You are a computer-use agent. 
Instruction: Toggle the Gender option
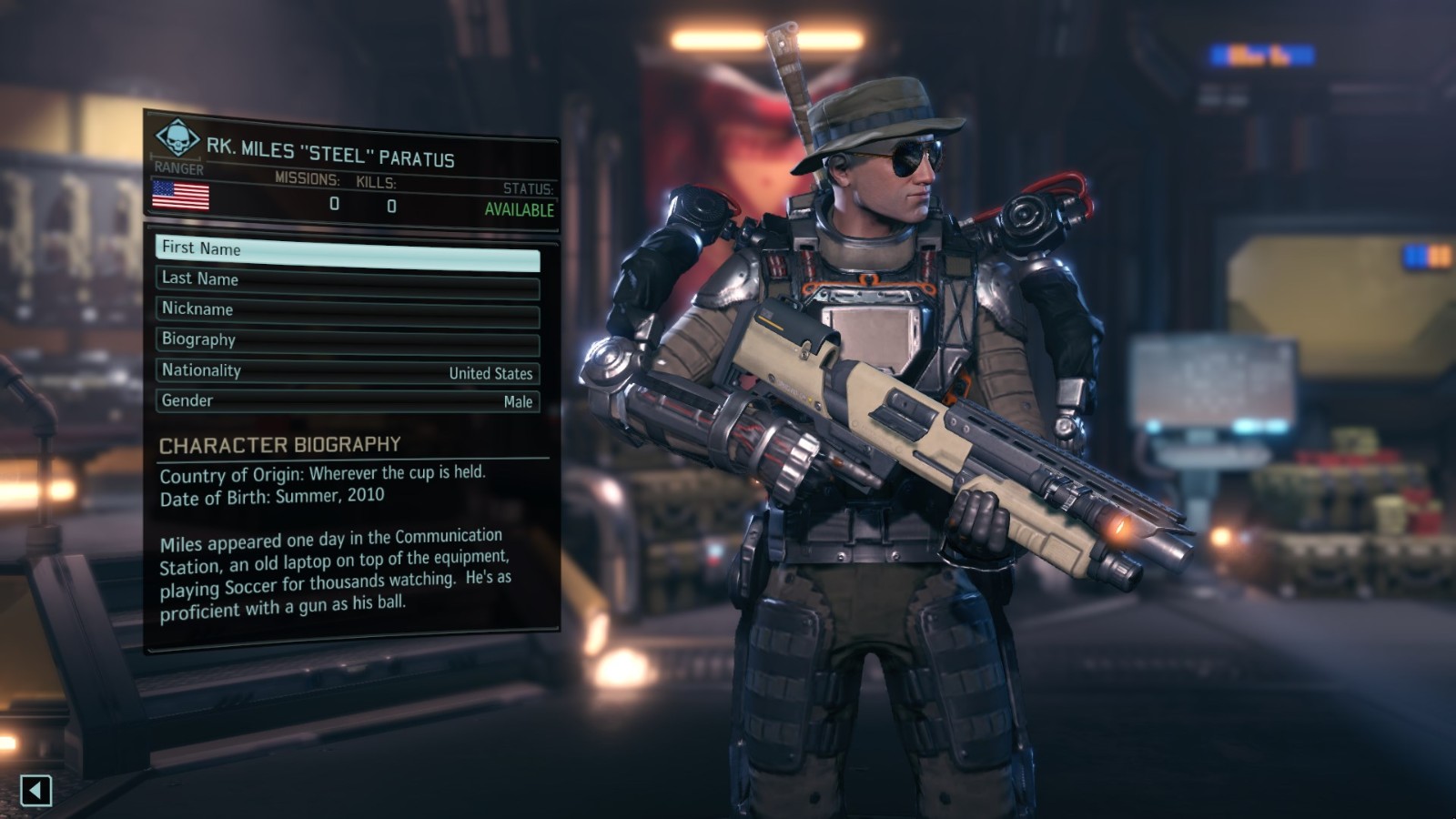pos(348,401)
